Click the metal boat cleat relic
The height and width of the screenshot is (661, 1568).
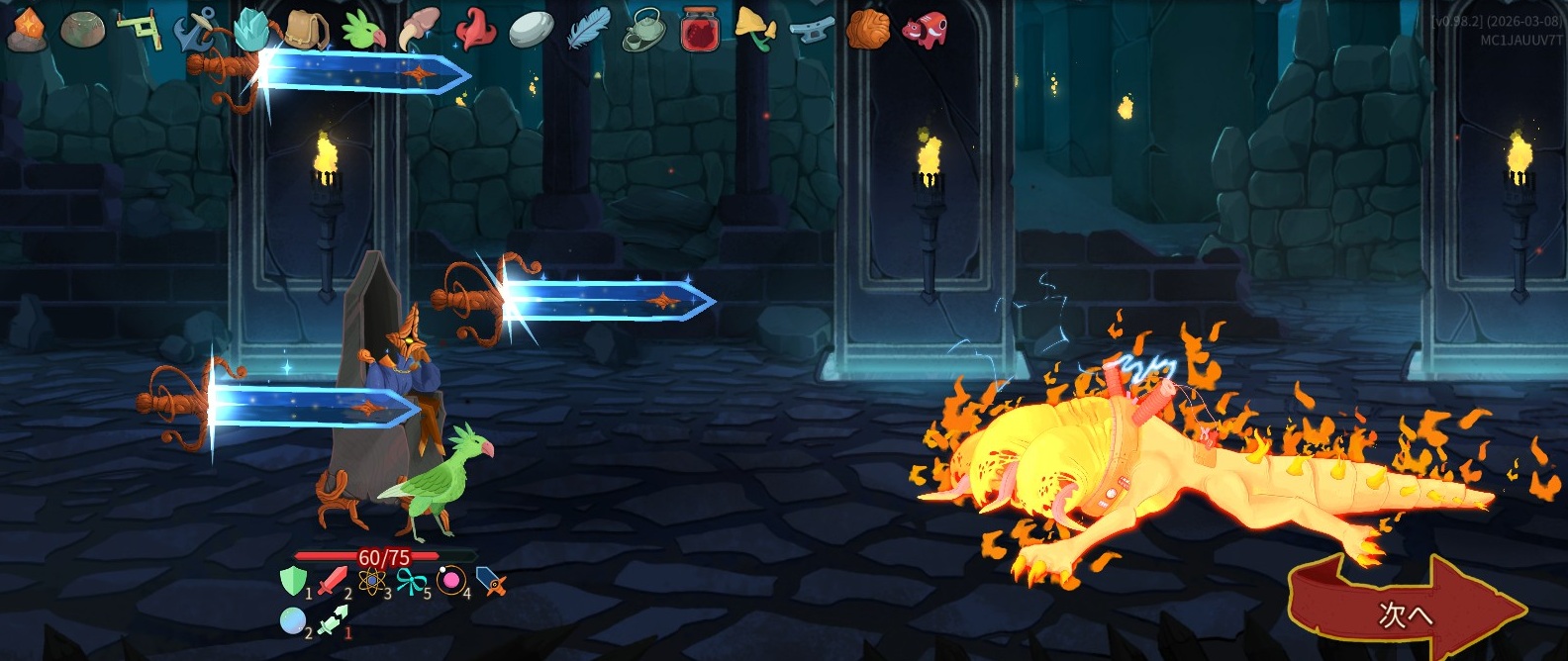[812, 29]
